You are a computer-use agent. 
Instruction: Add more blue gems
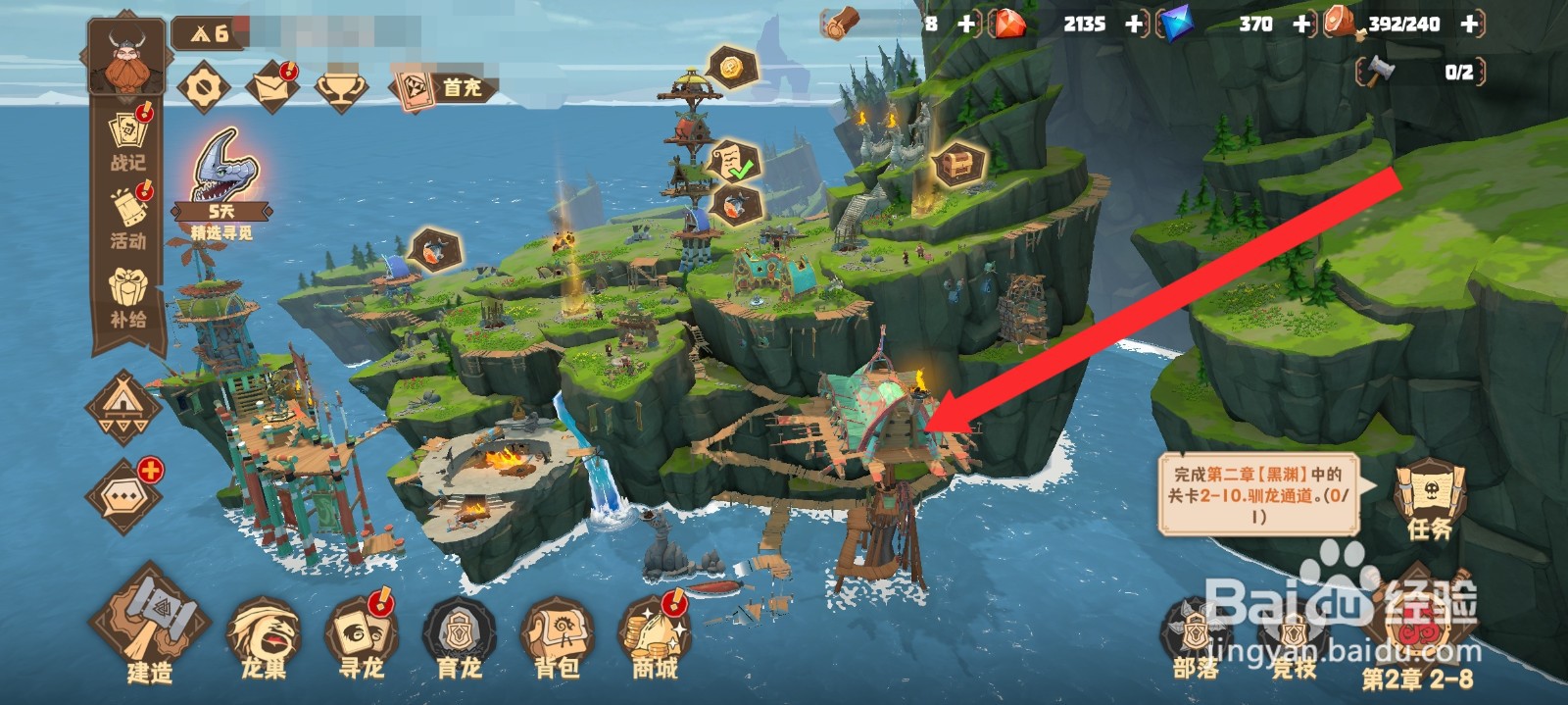tap(1302, 24)
